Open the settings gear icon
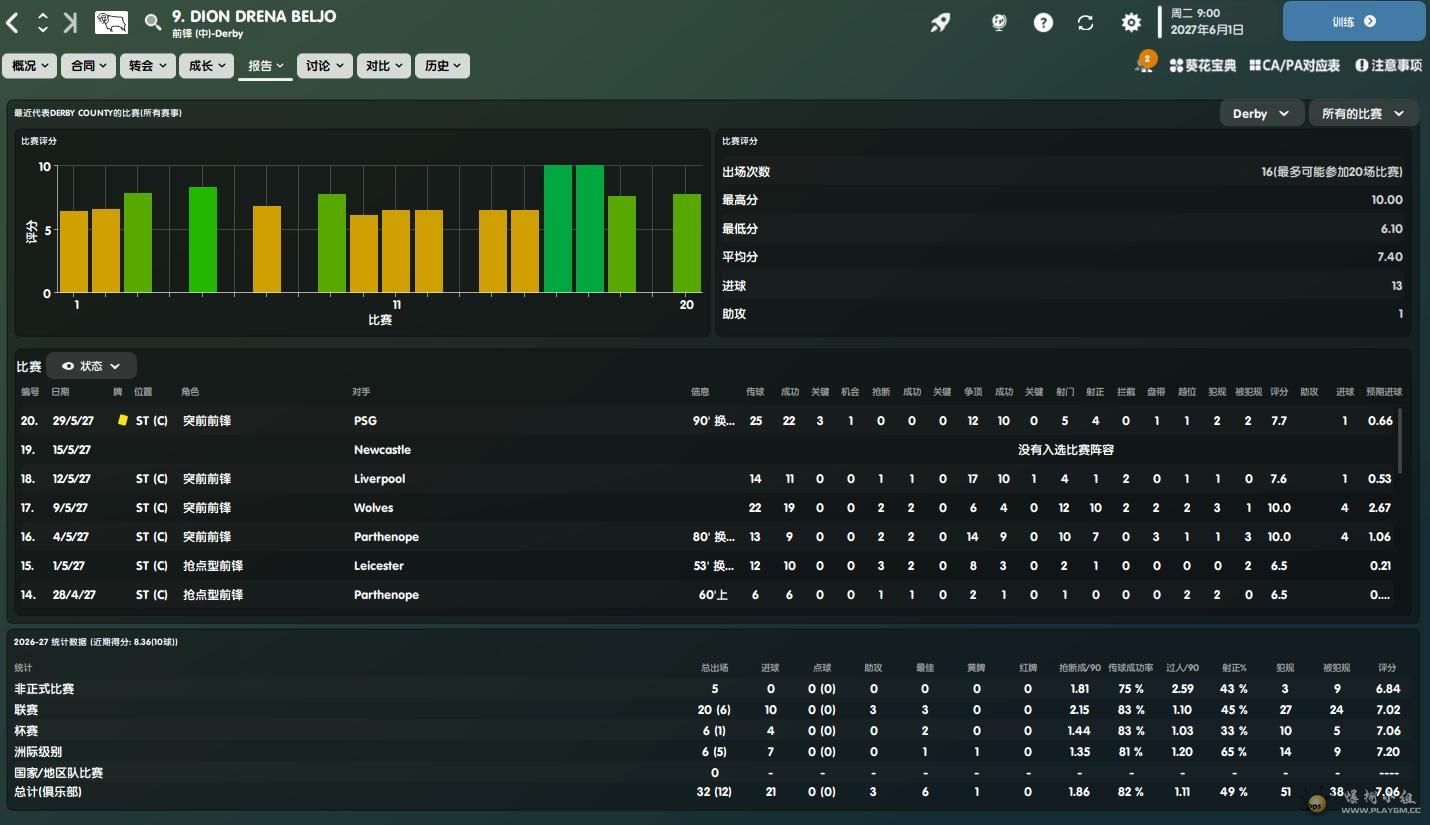The height and width of the screenshot is (825, 1430). click(x=1131, y=22)
